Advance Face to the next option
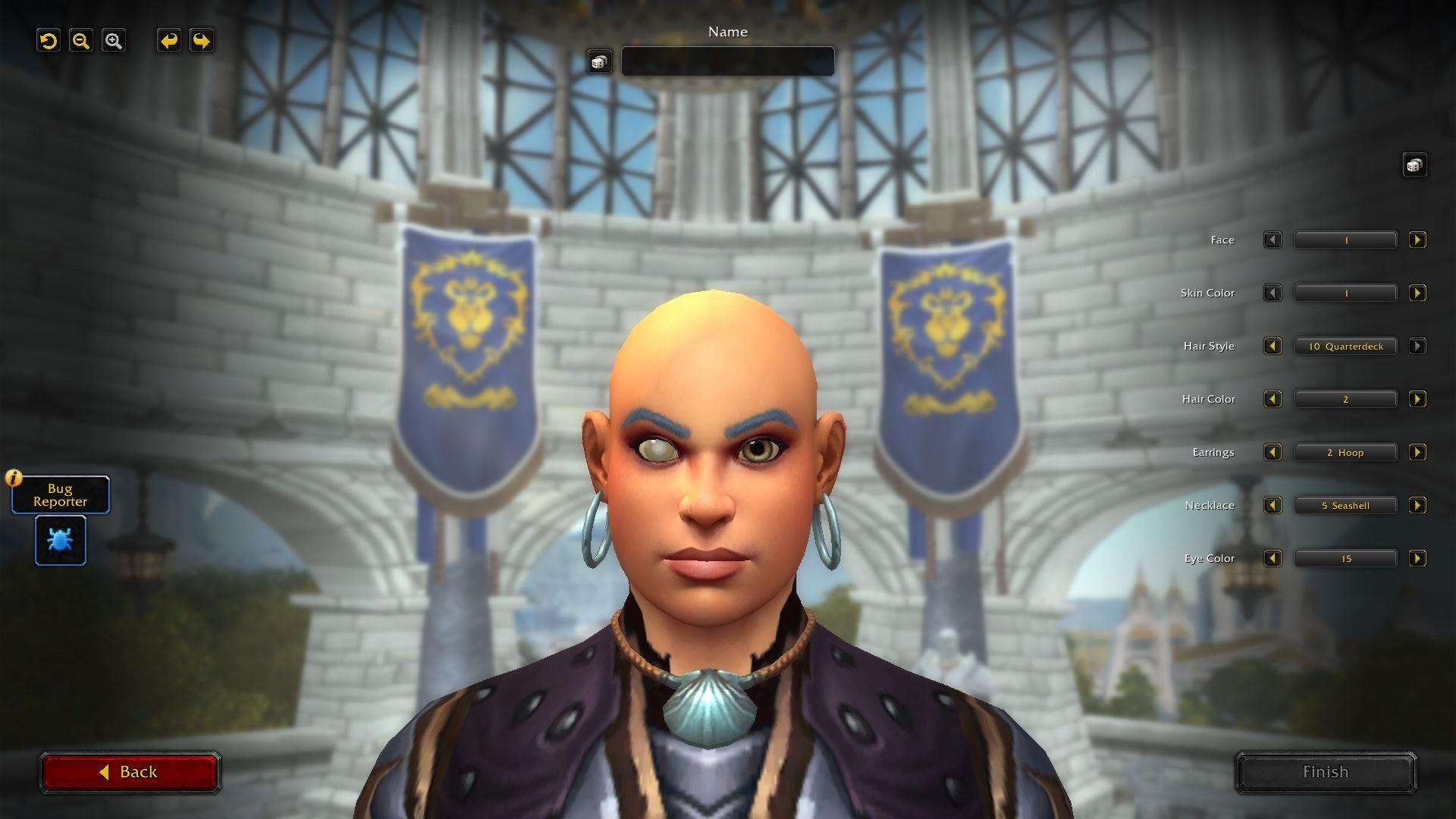1456x819 pixels. [x=1417, y=240]
